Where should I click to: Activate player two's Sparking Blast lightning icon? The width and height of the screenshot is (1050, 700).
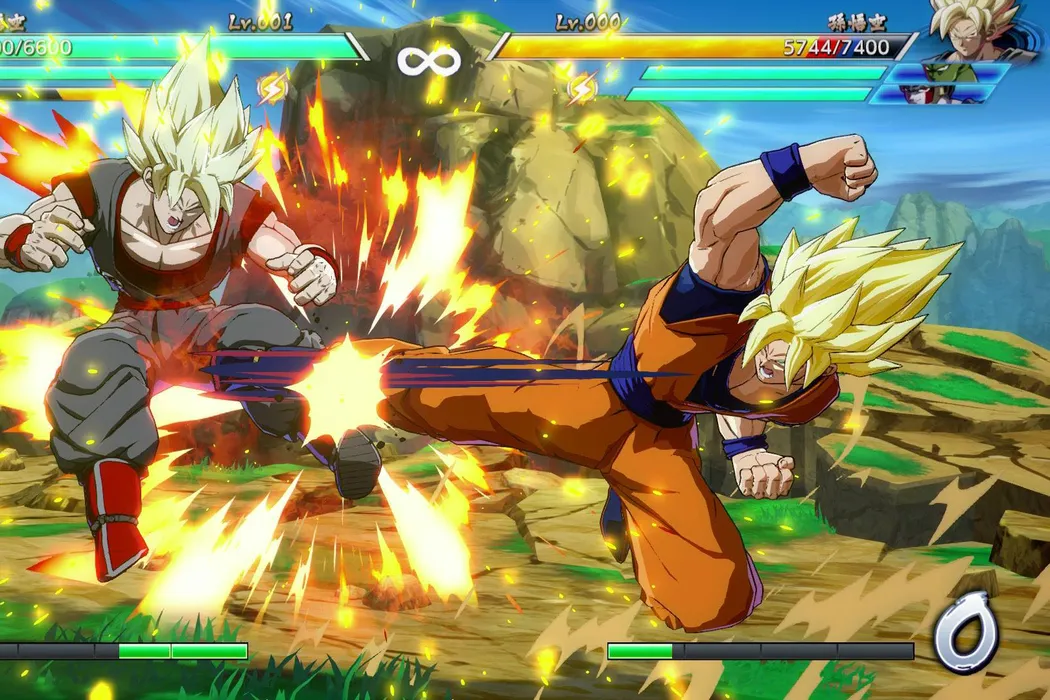point(582,90)
